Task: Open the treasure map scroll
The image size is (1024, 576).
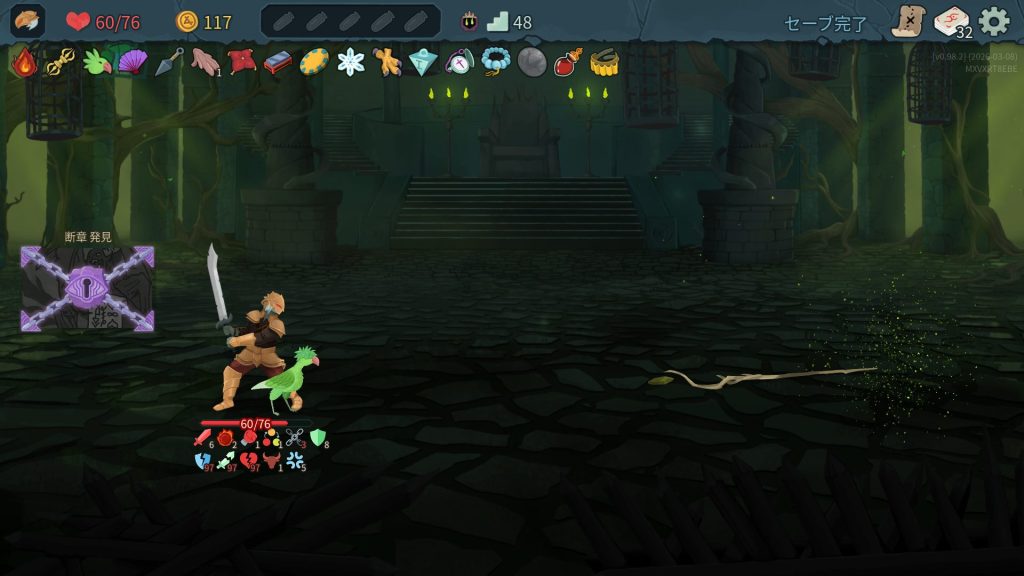Action: pyautogui.click(x=908, y=21)
